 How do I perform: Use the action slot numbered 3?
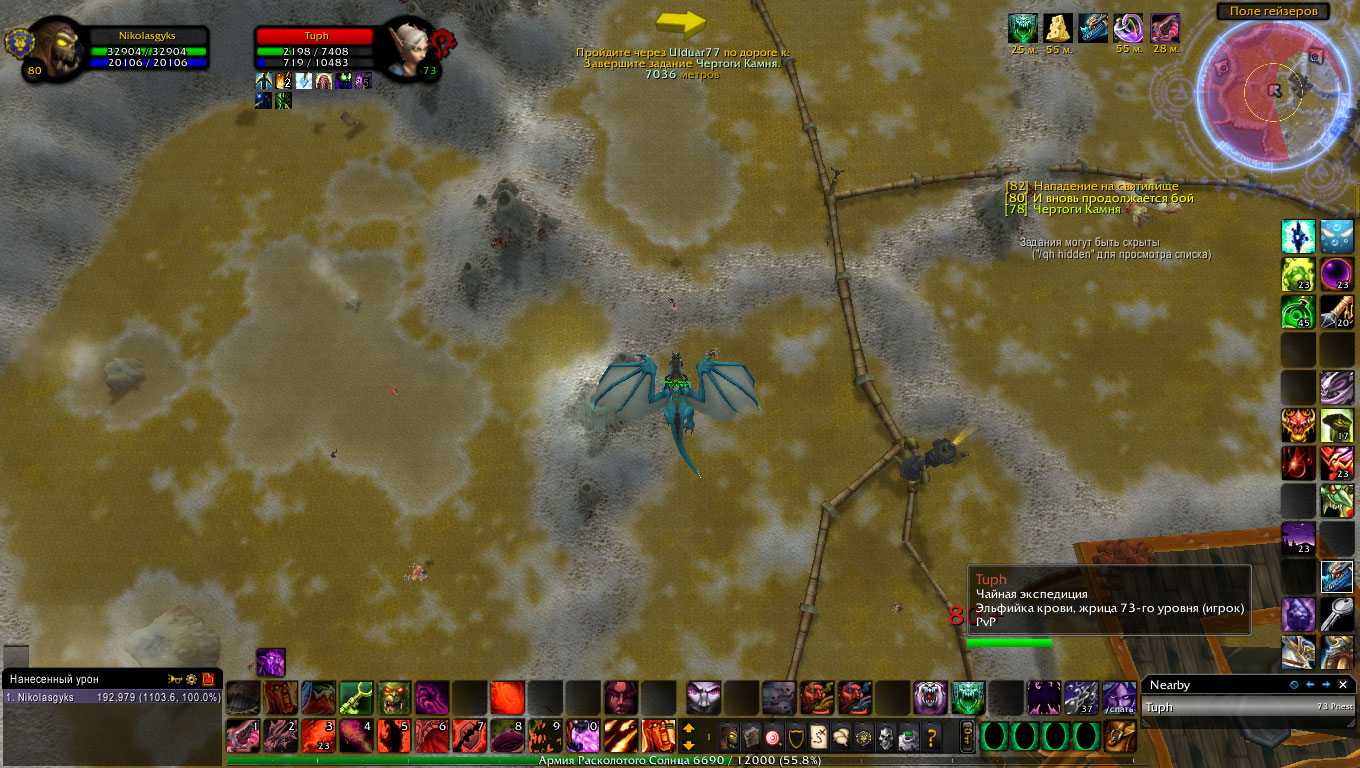[318, 735]
